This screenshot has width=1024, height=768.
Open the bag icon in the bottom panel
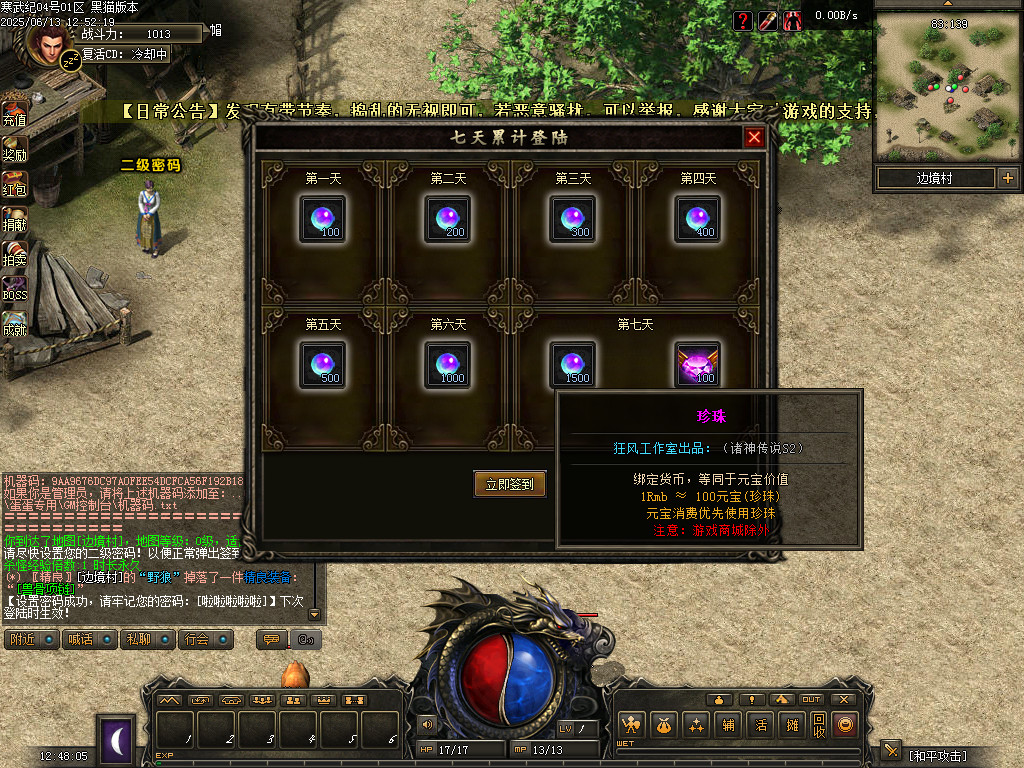pos(662,725)
